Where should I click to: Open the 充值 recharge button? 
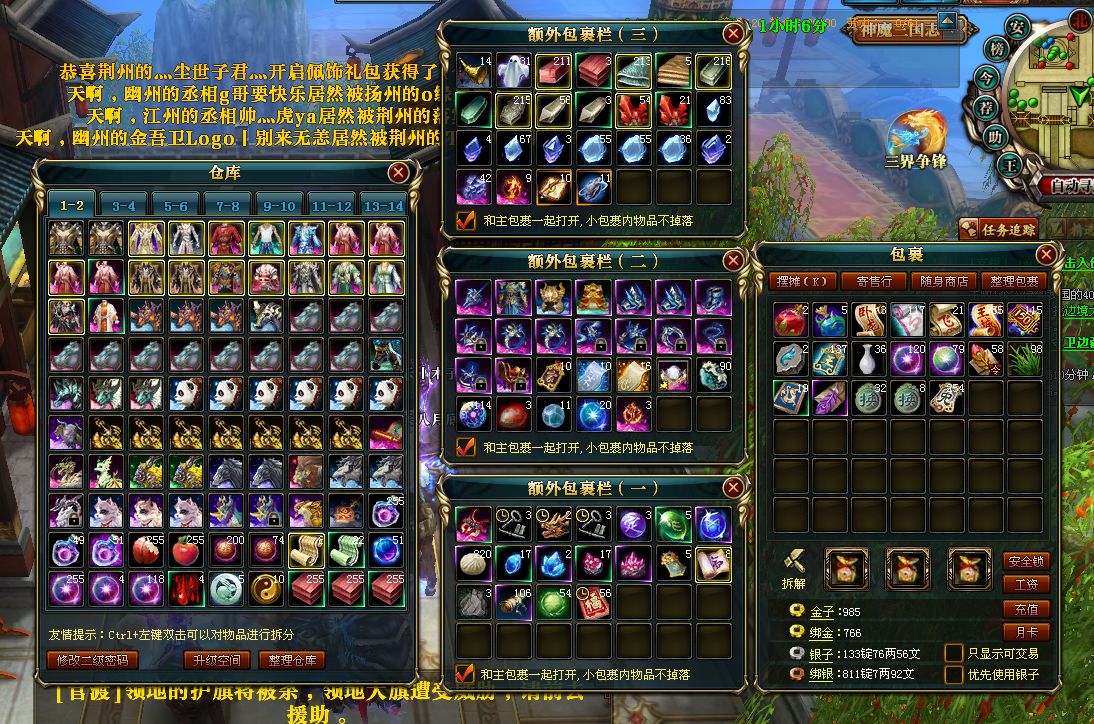pos(1025,609)
